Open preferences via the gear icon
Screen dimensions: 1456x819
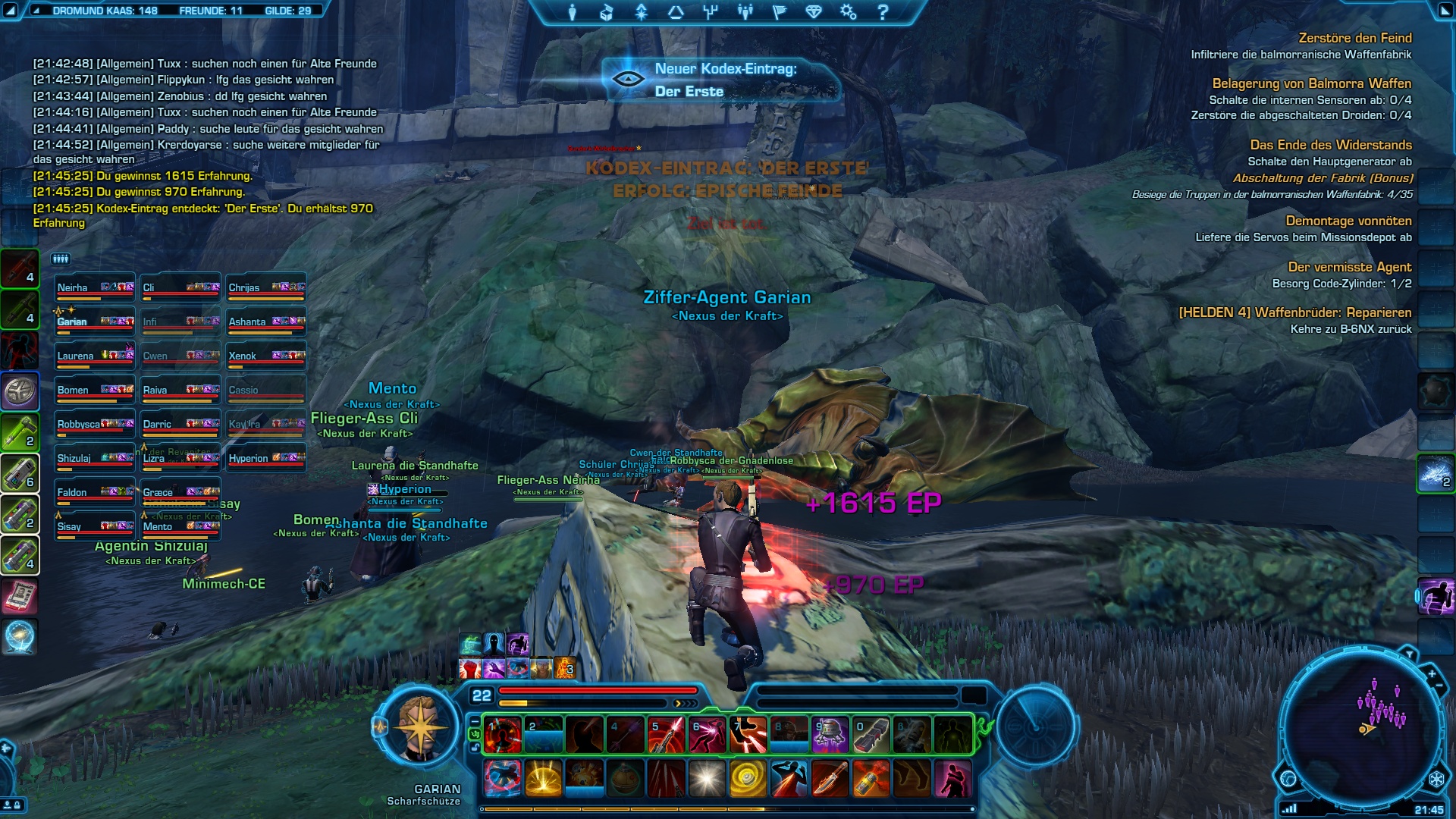pyautogui.click(x=848, y=12)
